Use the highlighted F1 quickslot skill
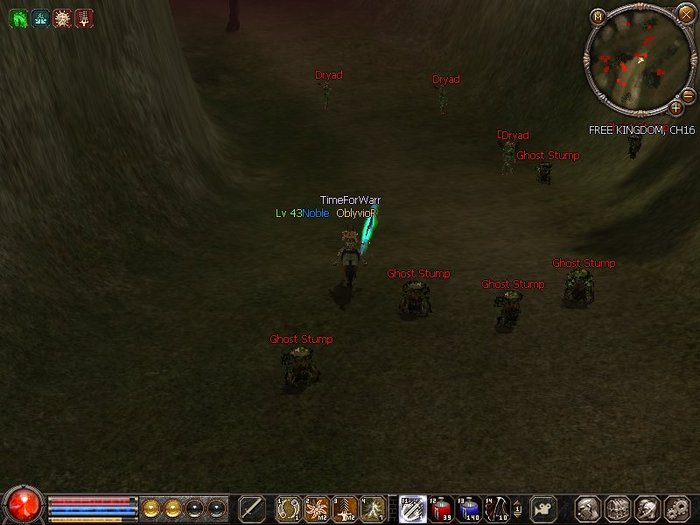This screenshot has height=525, width=700. (412, 508)
